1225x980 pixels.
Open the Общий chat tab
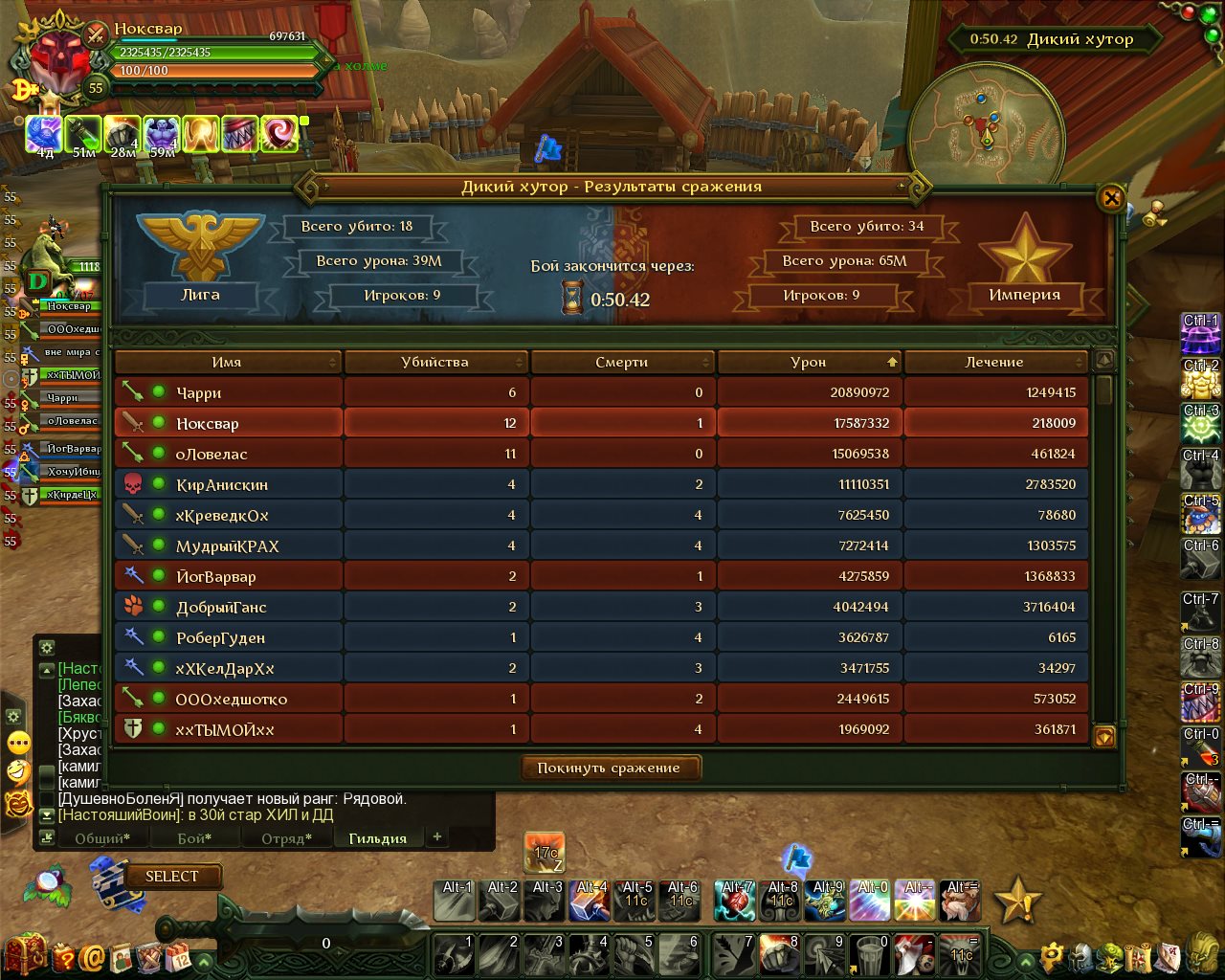pos(102,838)
